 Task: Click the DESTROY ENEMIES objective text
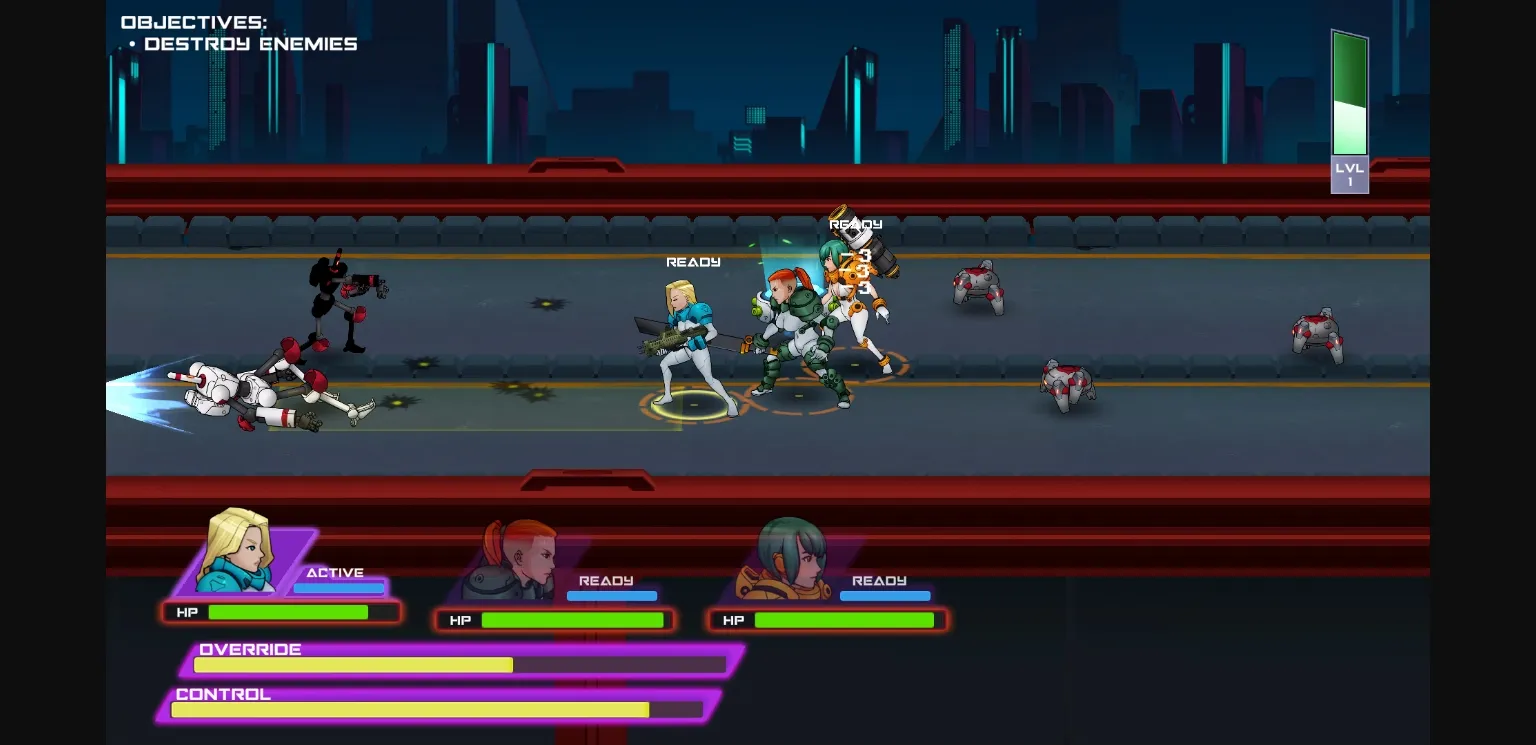(251, 43)
